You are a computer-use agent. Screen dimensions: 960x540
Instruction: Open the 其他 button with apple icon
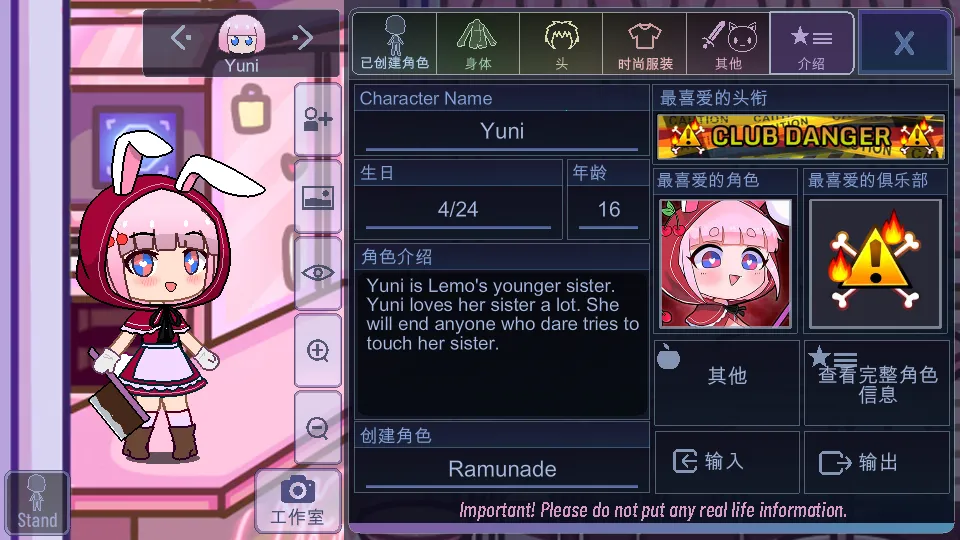click(727, 376)
